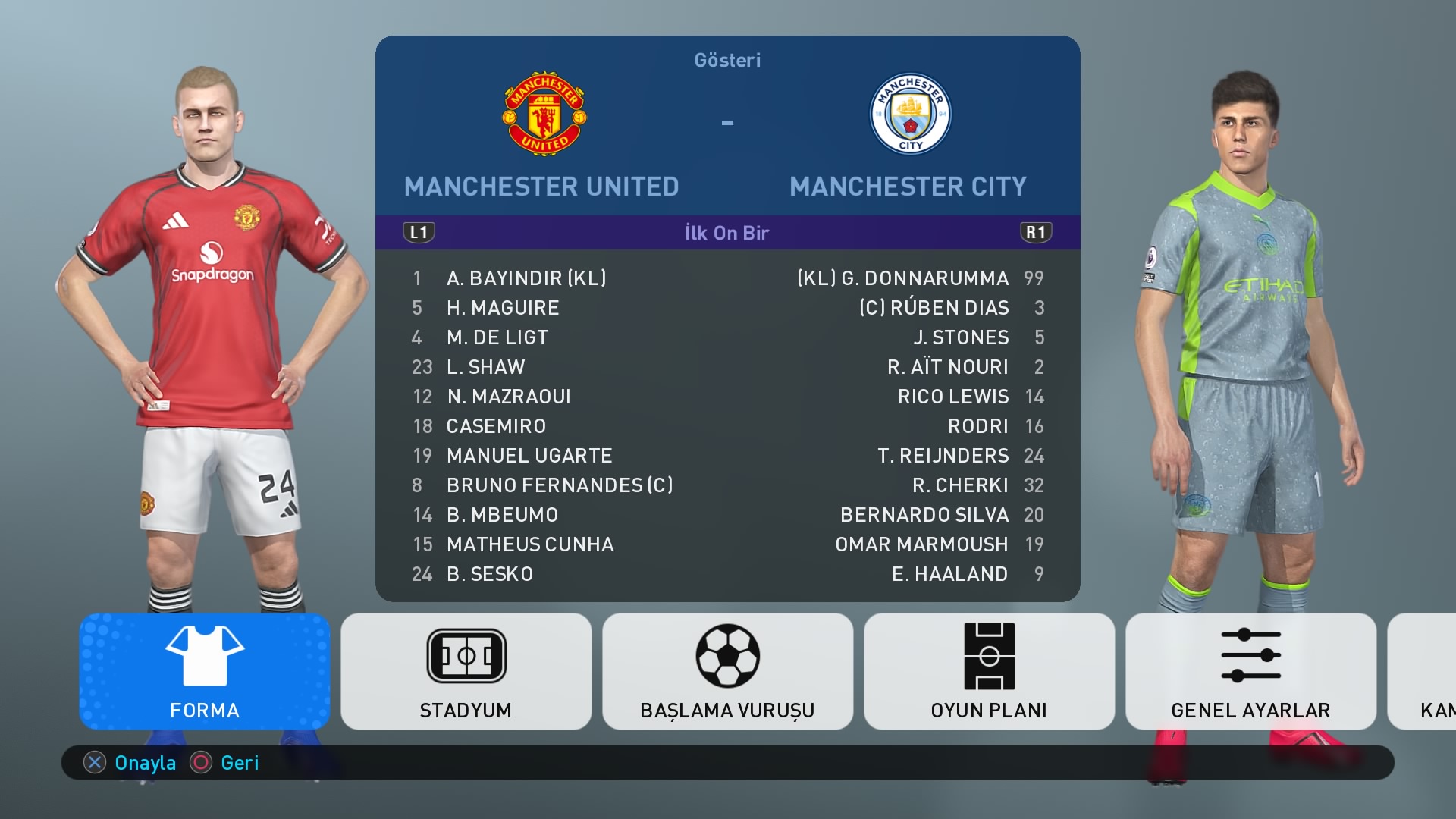Click the Manchester United crest
The width and height of the screenshot is (1456, 819).
[544, 115]
